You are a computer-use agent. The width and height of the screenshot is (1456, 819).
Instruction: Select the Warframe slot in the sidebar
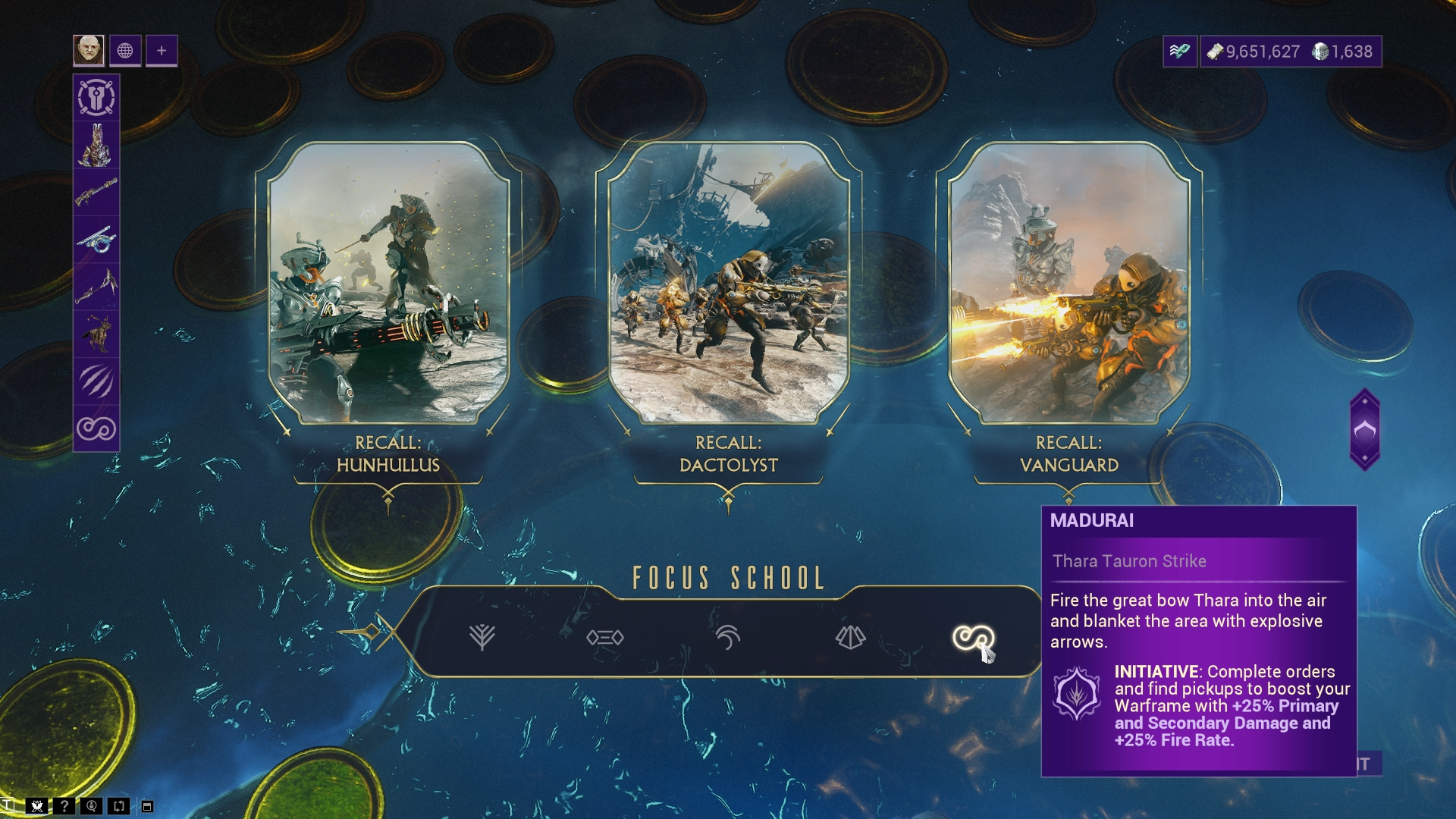coord(96,145)
